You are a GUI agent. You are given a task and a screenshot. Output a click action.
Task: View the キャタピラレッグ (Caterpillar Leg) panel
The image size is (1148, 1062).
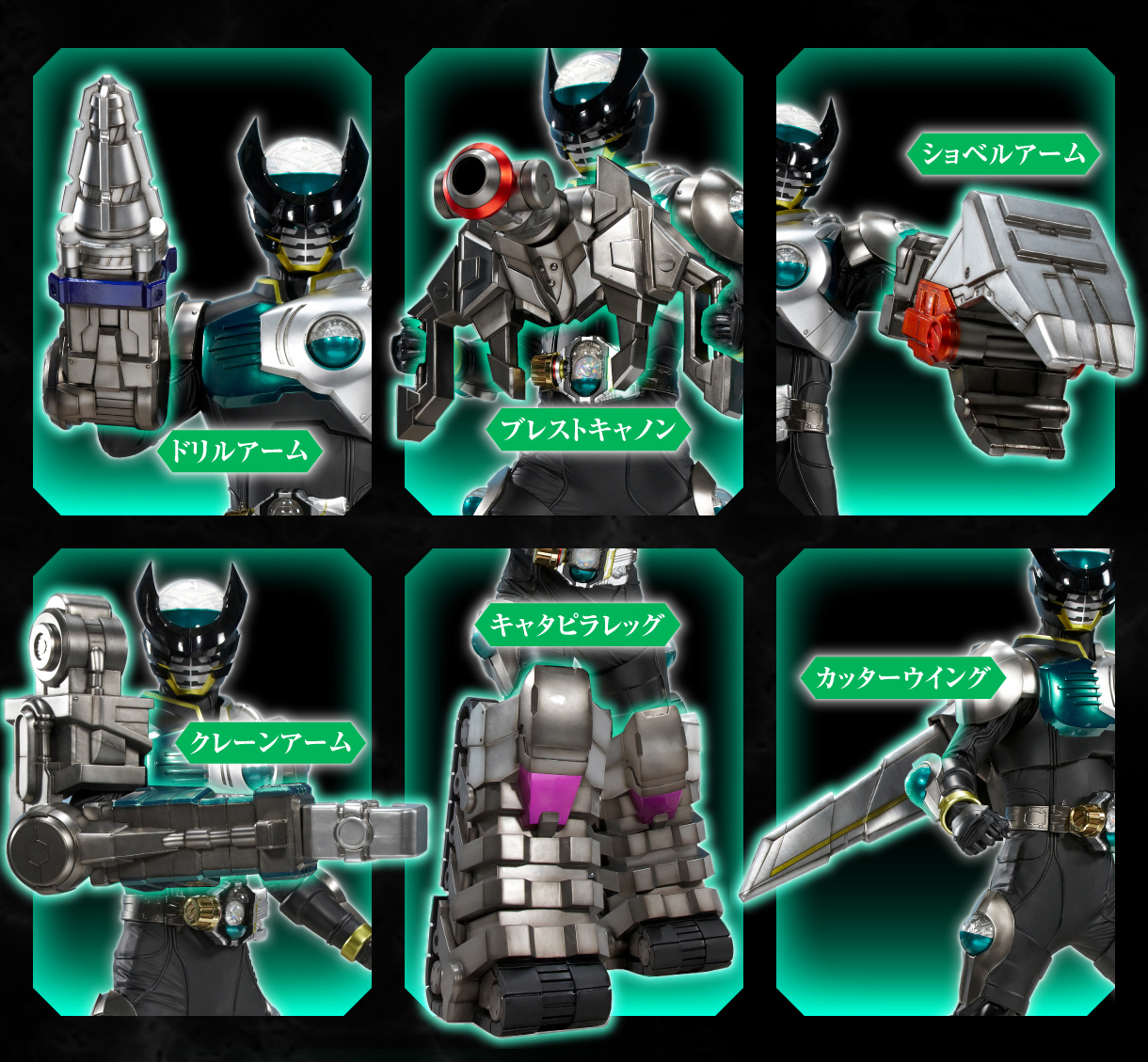(574, 781)
